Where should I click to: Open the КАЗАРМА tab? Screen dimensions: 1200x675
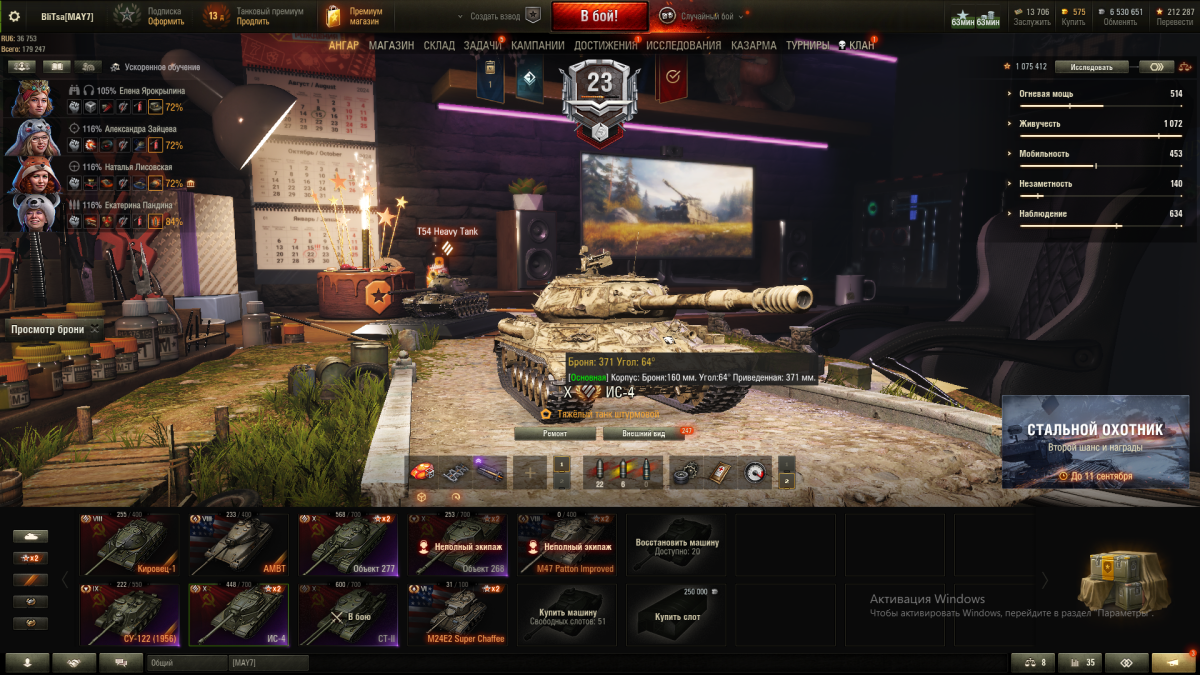point(753,45)
